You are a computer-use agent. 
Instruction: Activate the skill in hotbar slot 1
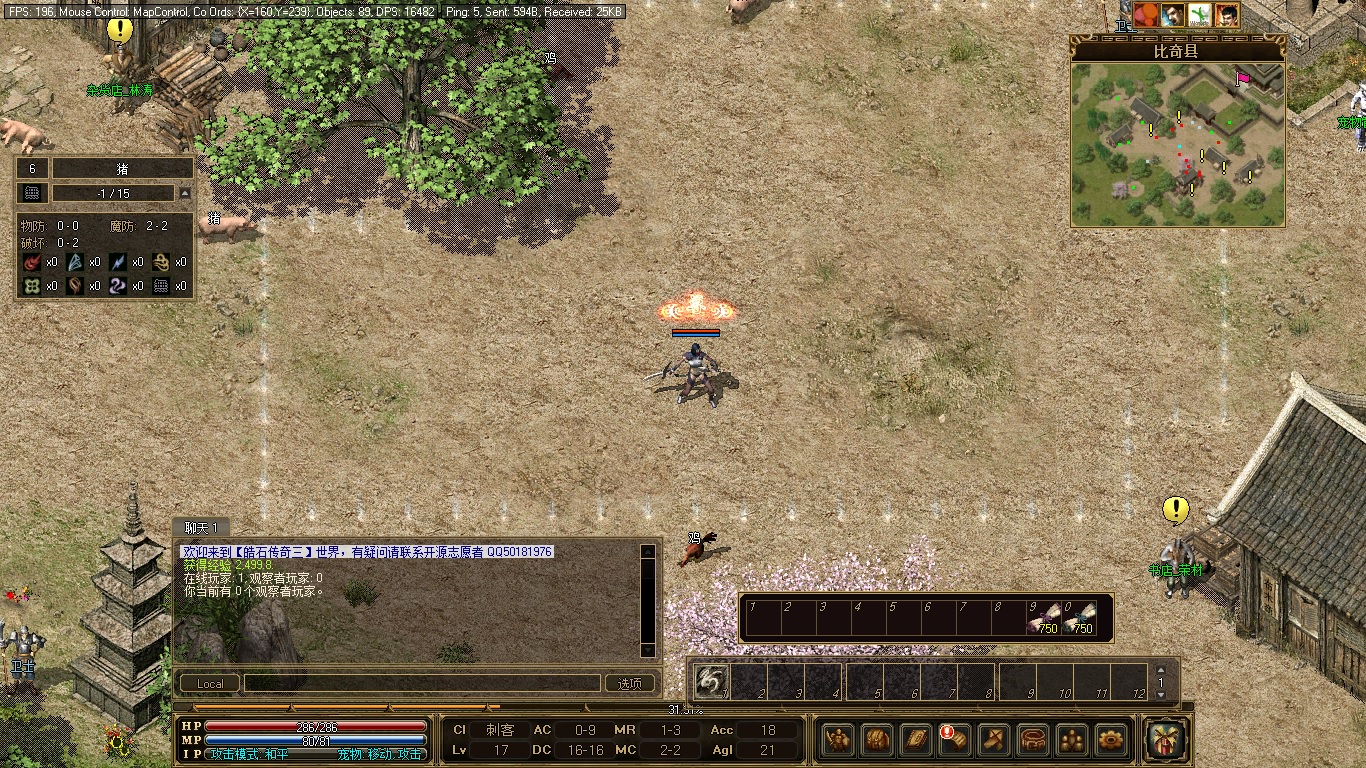pyautogui.click(x=711, y=681)
